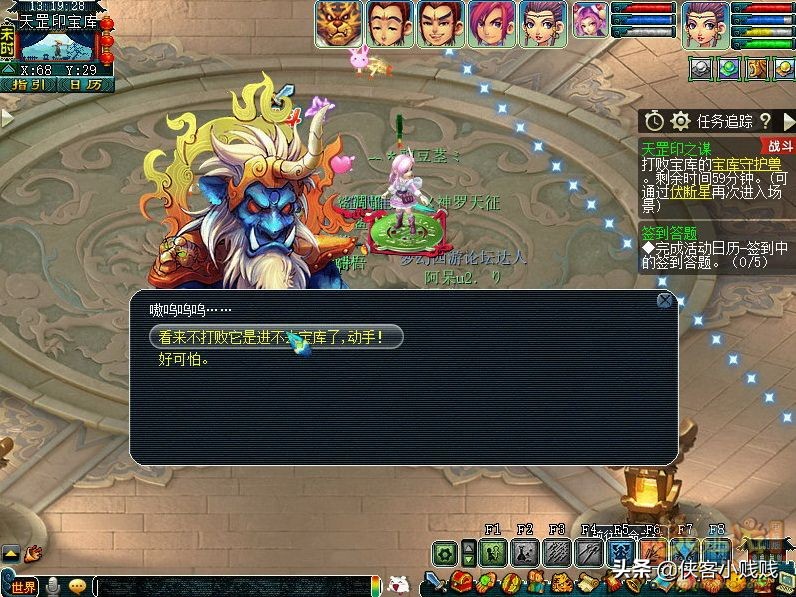Activate the F1 skill slot
This screenshot has height=597, width=796.
[x=492, y=552]
